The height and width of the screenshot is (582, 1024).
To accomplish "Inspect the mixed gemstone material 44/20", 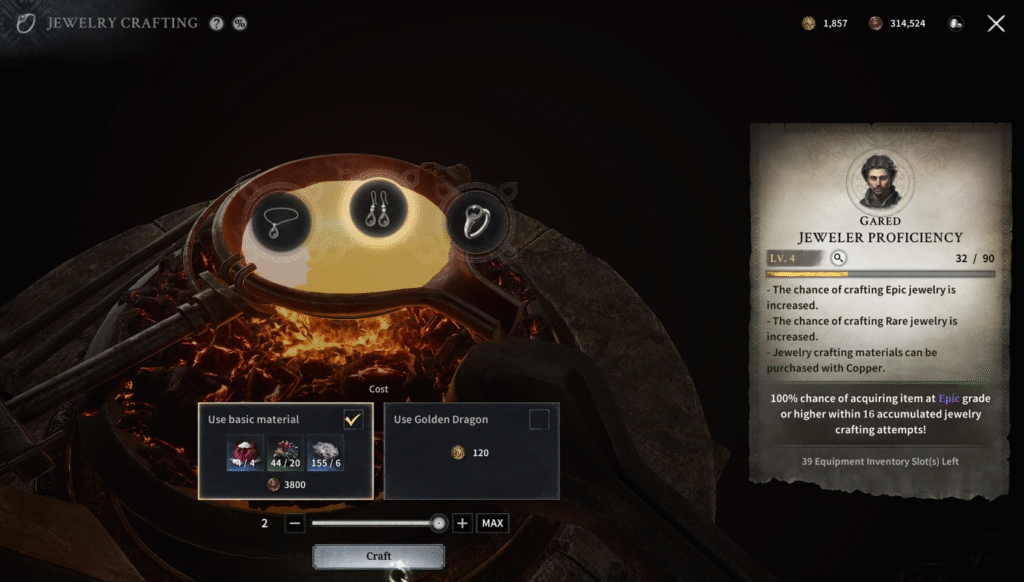I will click(285, 453).
